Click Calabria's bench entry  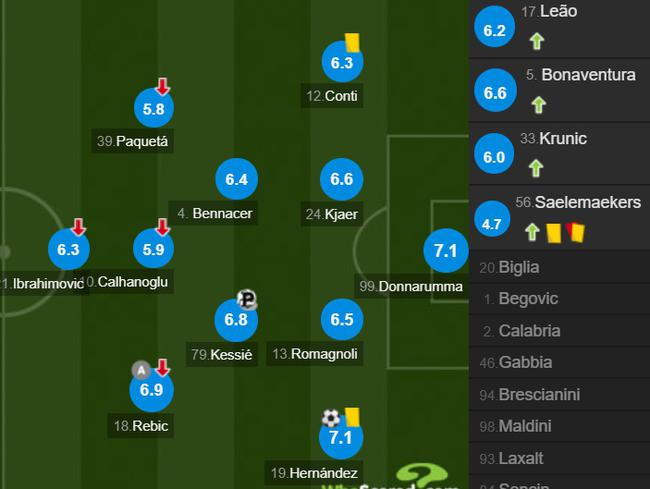click(529, 331)
